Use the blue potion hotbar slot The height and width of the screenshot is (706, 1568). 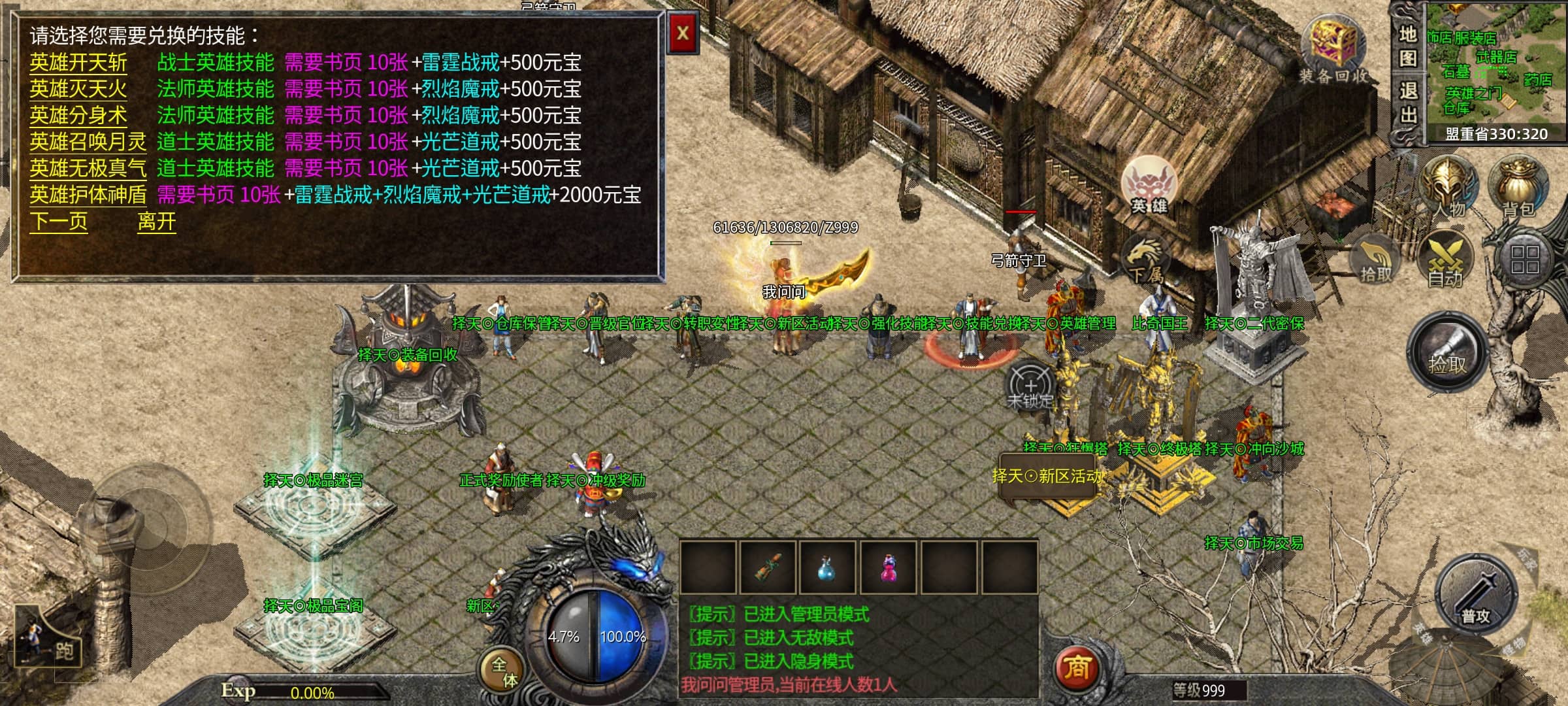pyautogui.click(x=828, y=569)
